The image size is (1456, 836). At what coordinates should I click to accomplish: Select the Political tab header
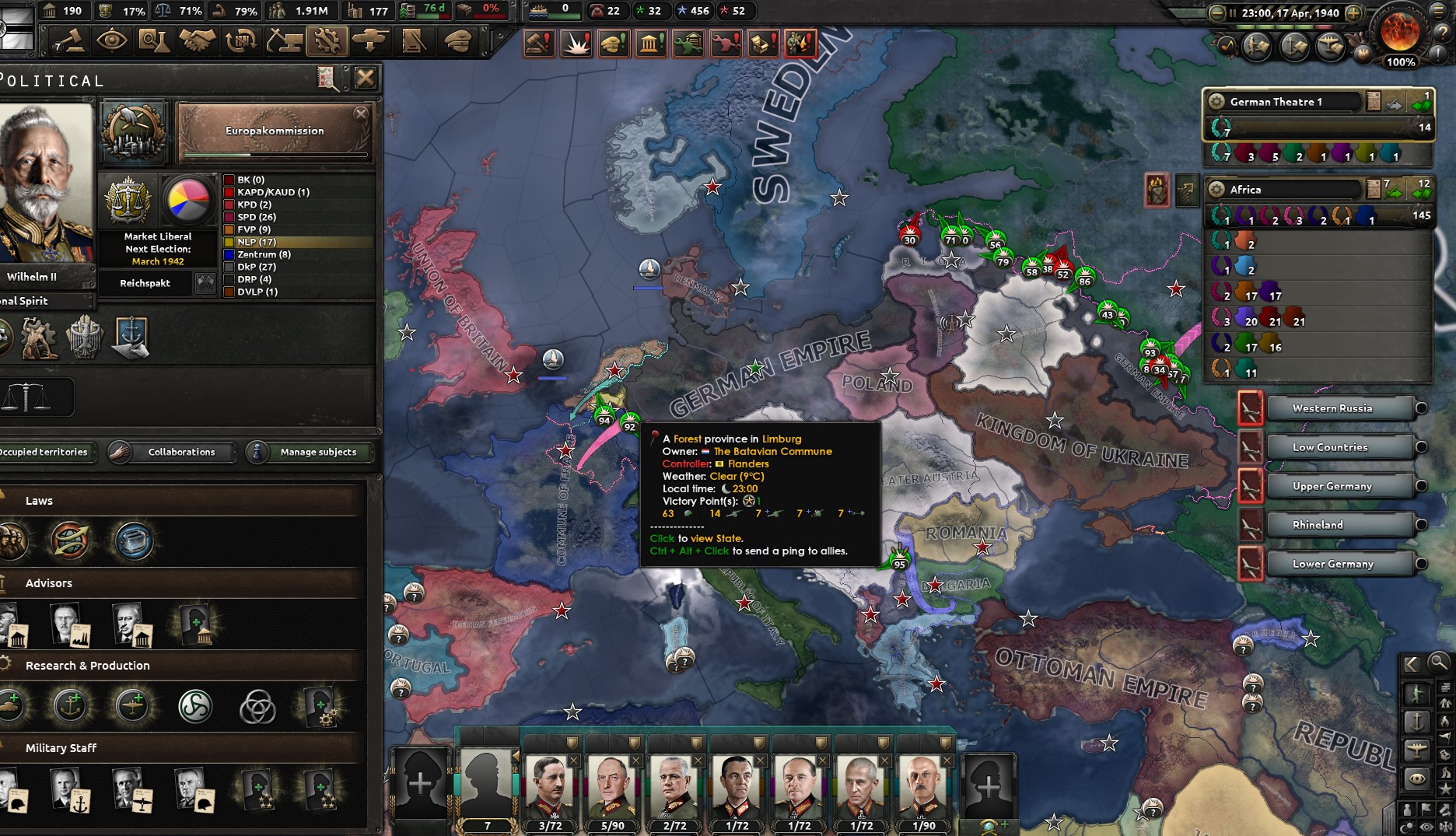point(51,79)
